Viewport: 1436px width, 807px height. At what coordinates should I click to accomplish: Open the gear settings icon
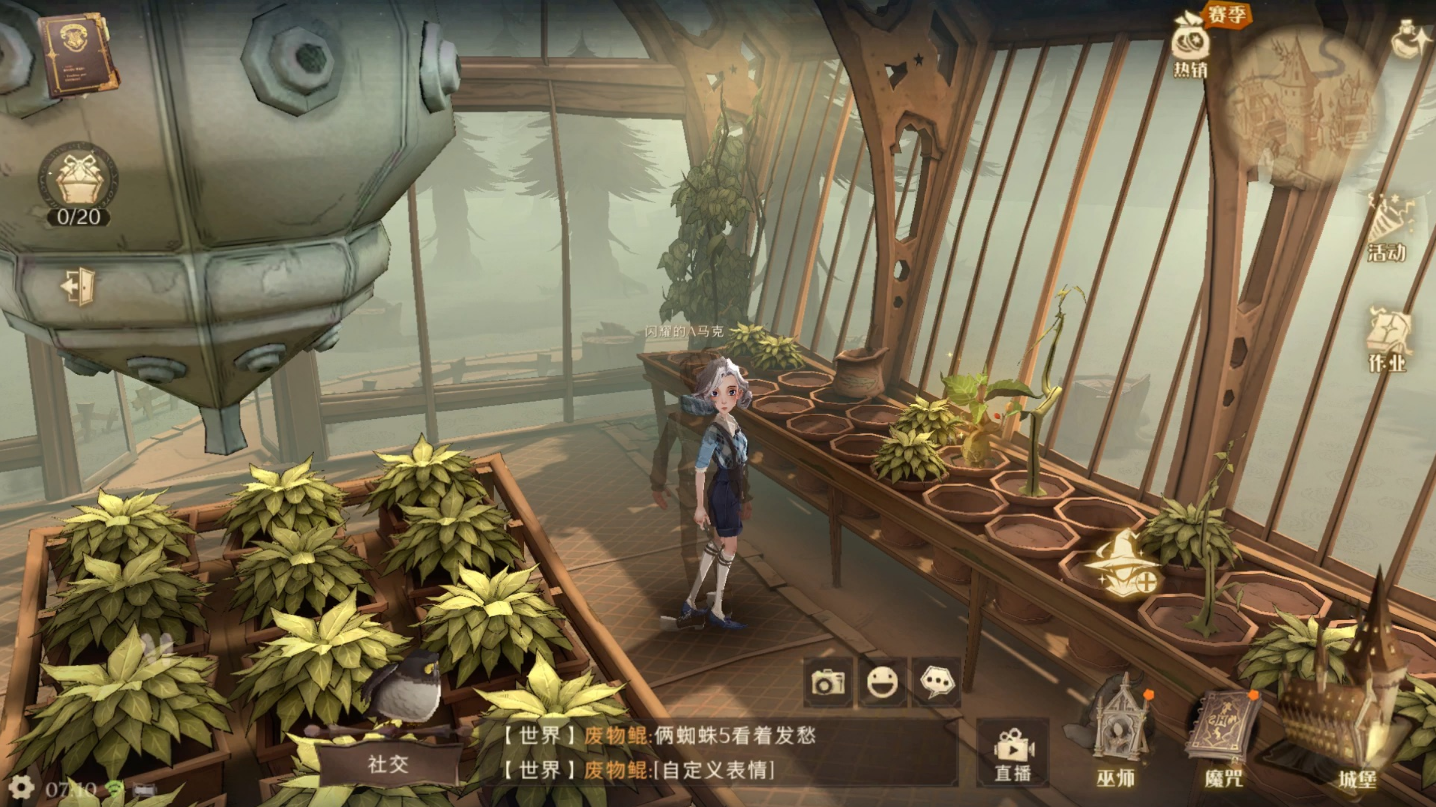pos(20,787)
